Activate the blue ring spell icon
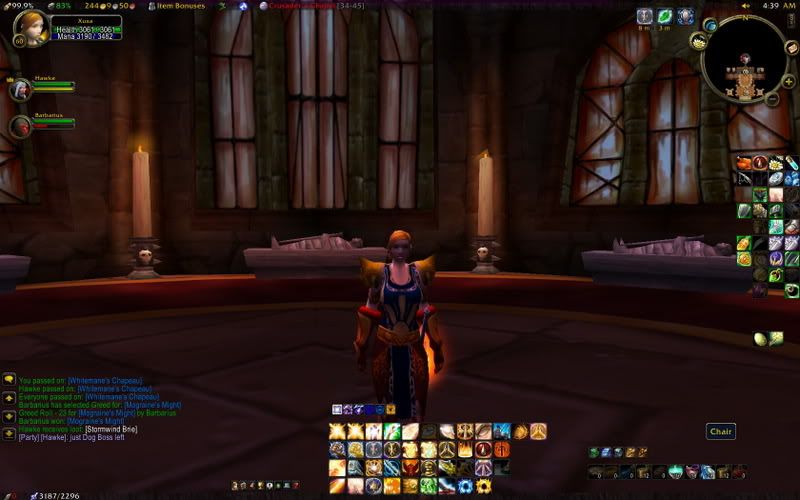The width and height of the screenshot is (800, 500). 465,486
